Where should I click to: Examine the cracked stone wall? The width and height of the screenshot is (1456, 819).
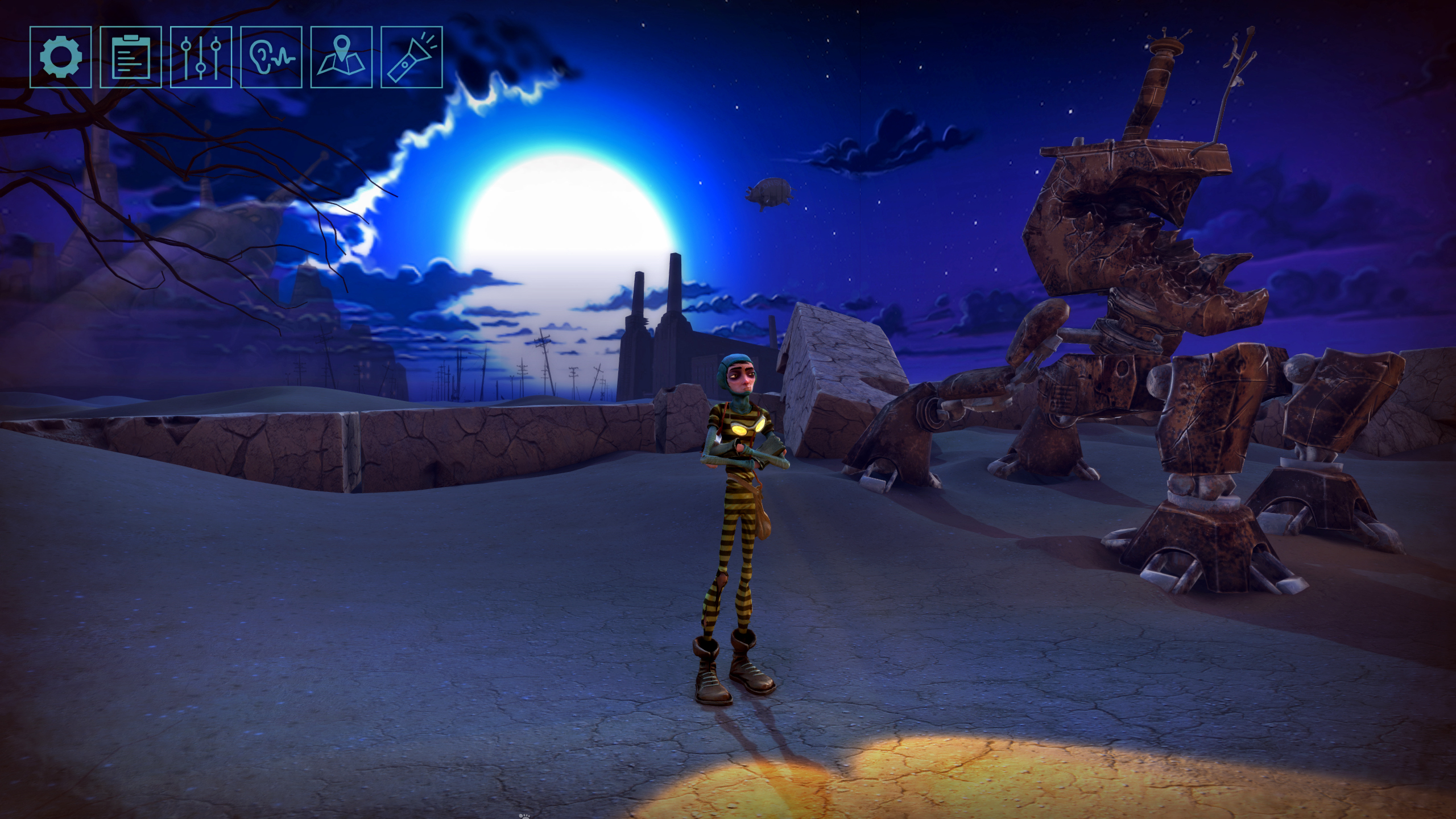[x=341, y=449]
